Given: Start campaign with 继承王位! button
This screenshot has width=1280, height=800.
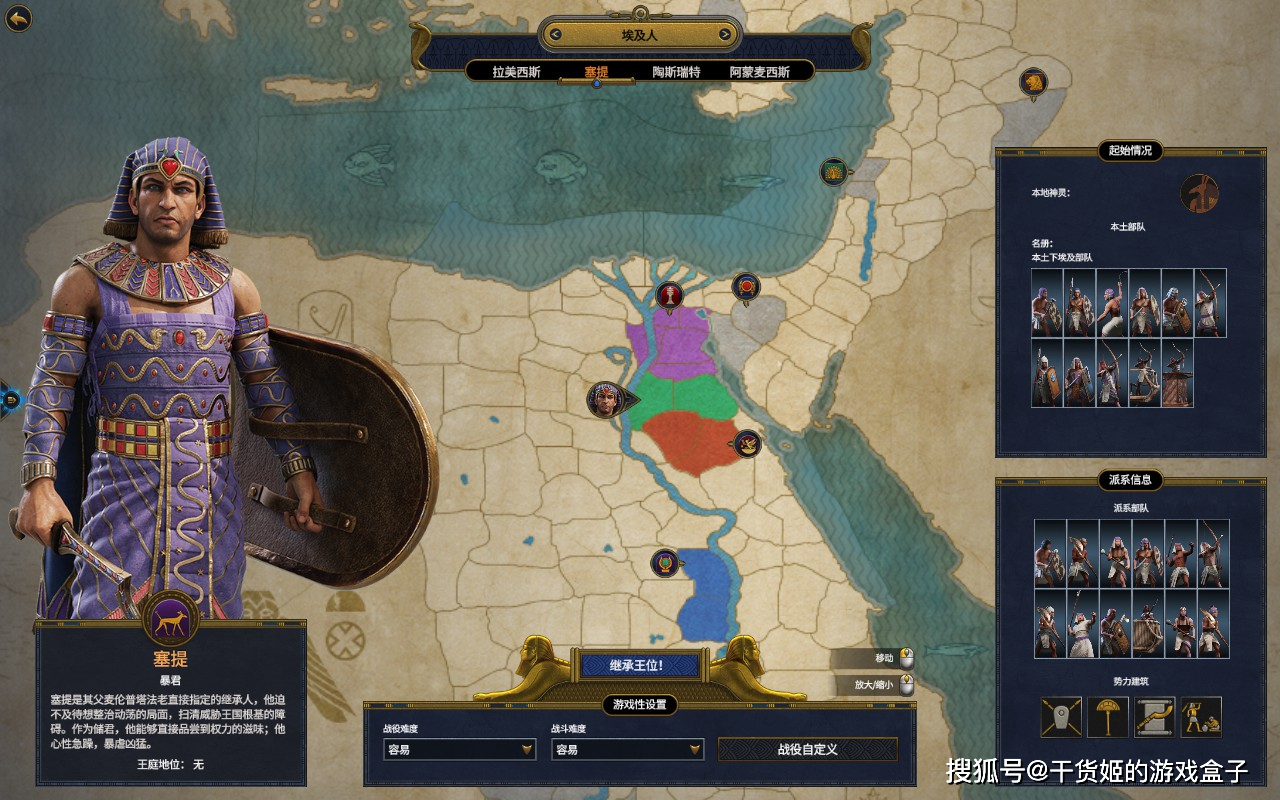Looking at the screenshot, I should click(x=636, y=665).
